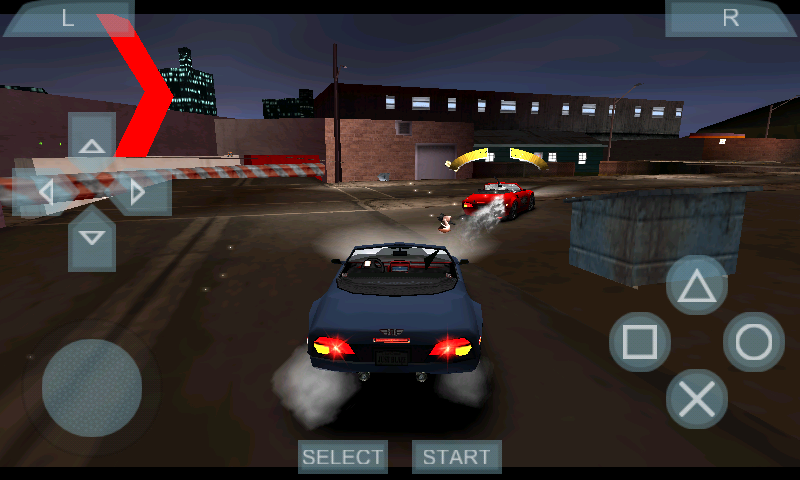This screenshot has width=800, height=480.
Task: Tap the cross face button
Action: tap(697, 399)
